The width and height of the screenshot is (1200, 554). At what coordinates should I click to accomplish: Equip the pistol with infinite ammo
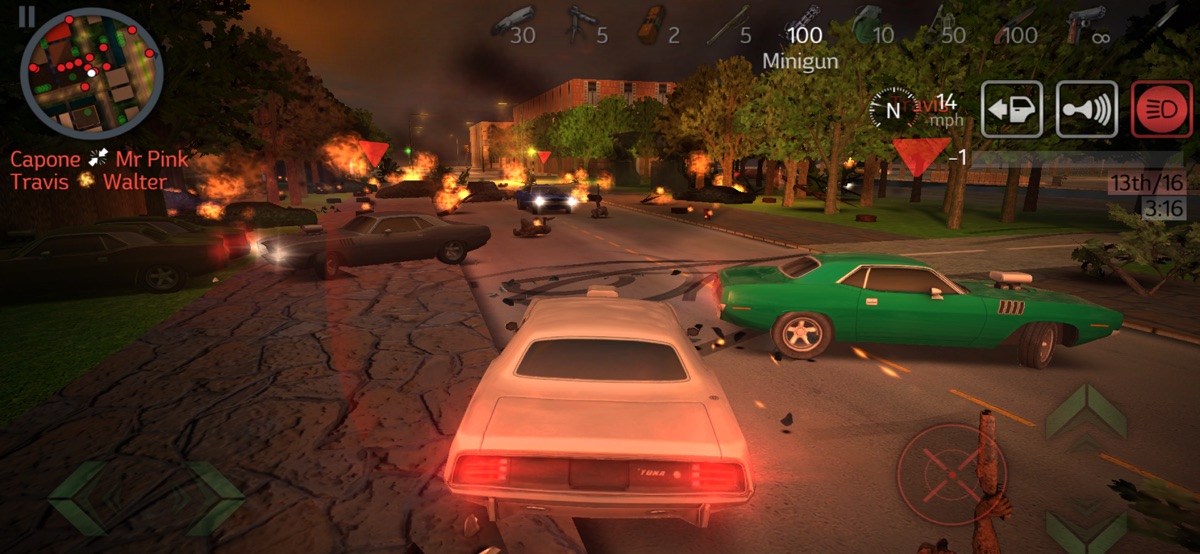(1089, 24)
